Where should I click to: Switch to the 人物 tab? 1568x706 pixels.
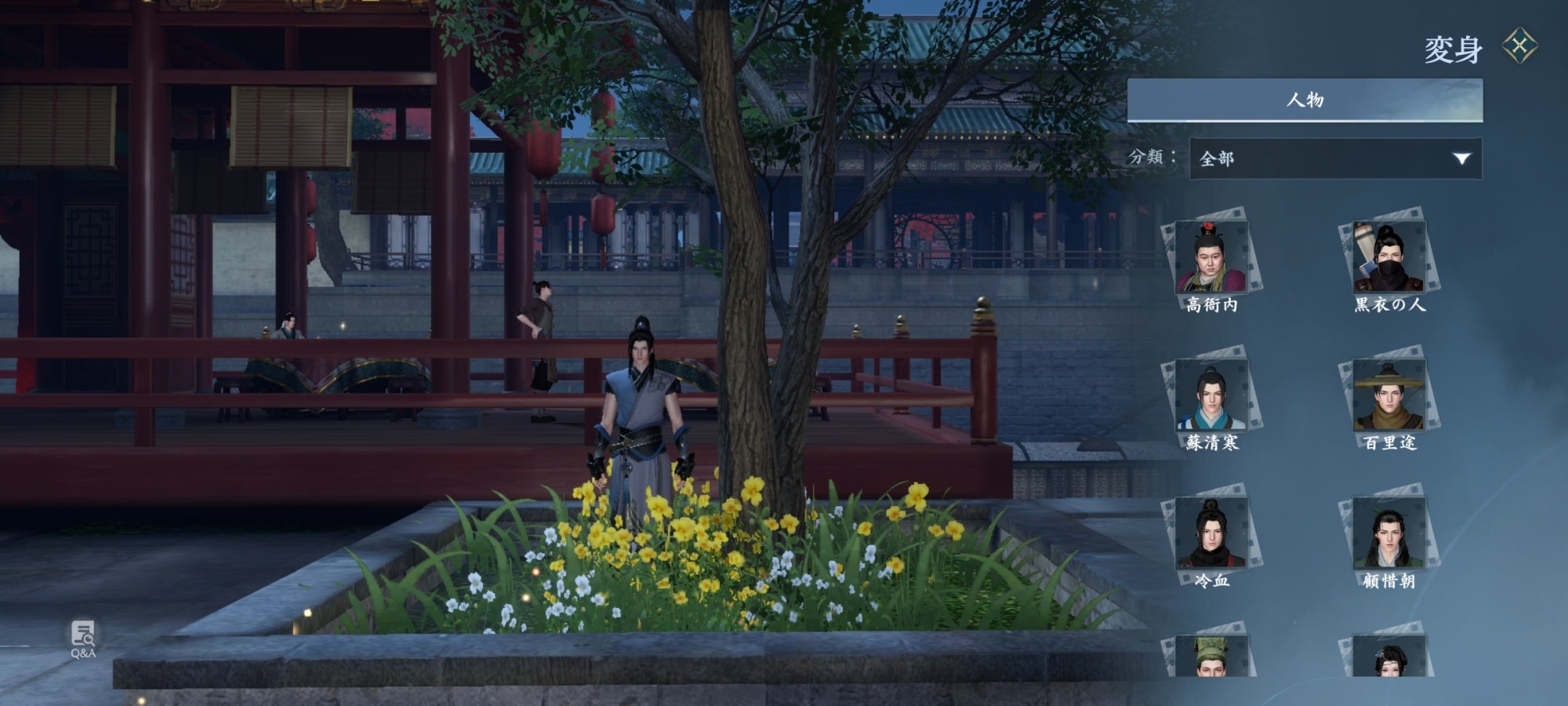(1305, 100)
